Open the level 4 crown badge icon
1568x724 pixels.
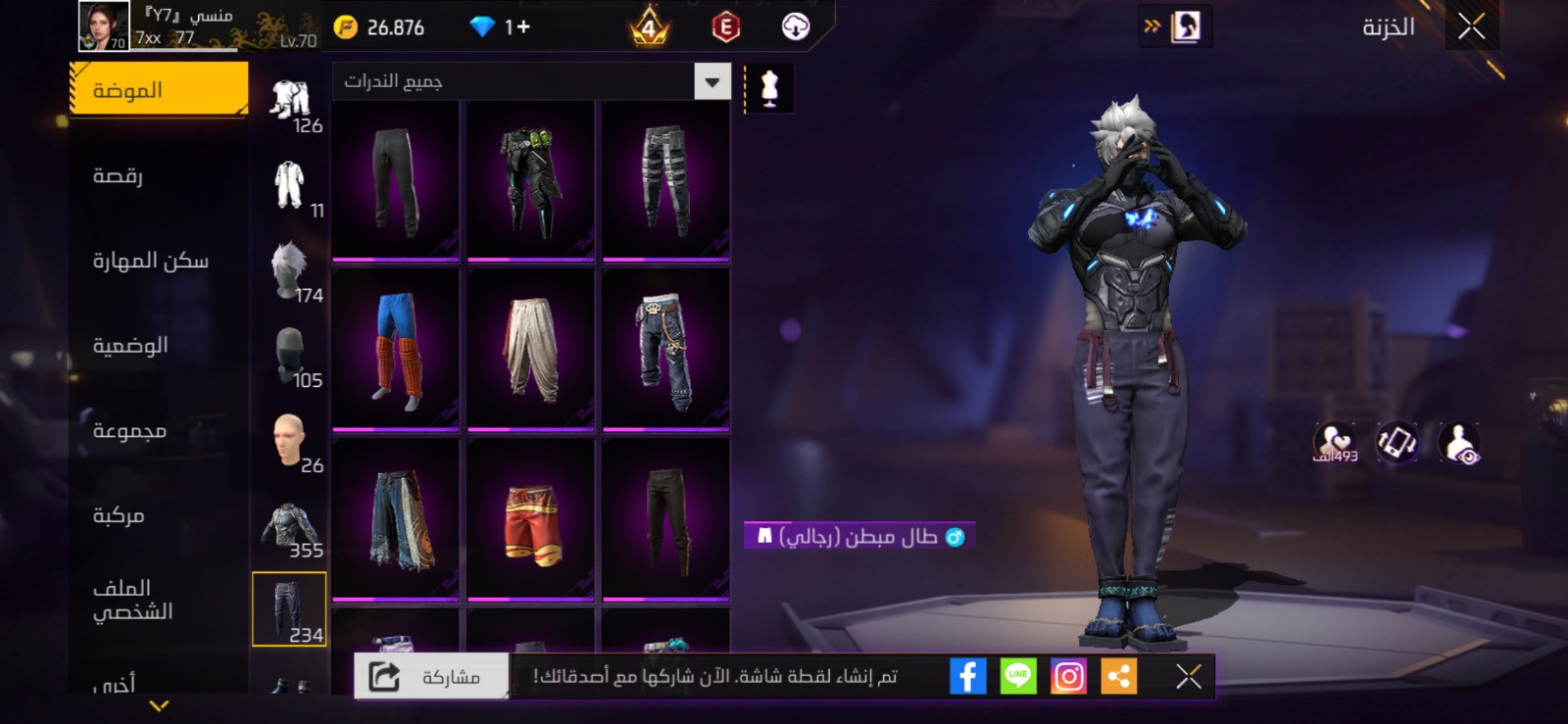point(649,26)
